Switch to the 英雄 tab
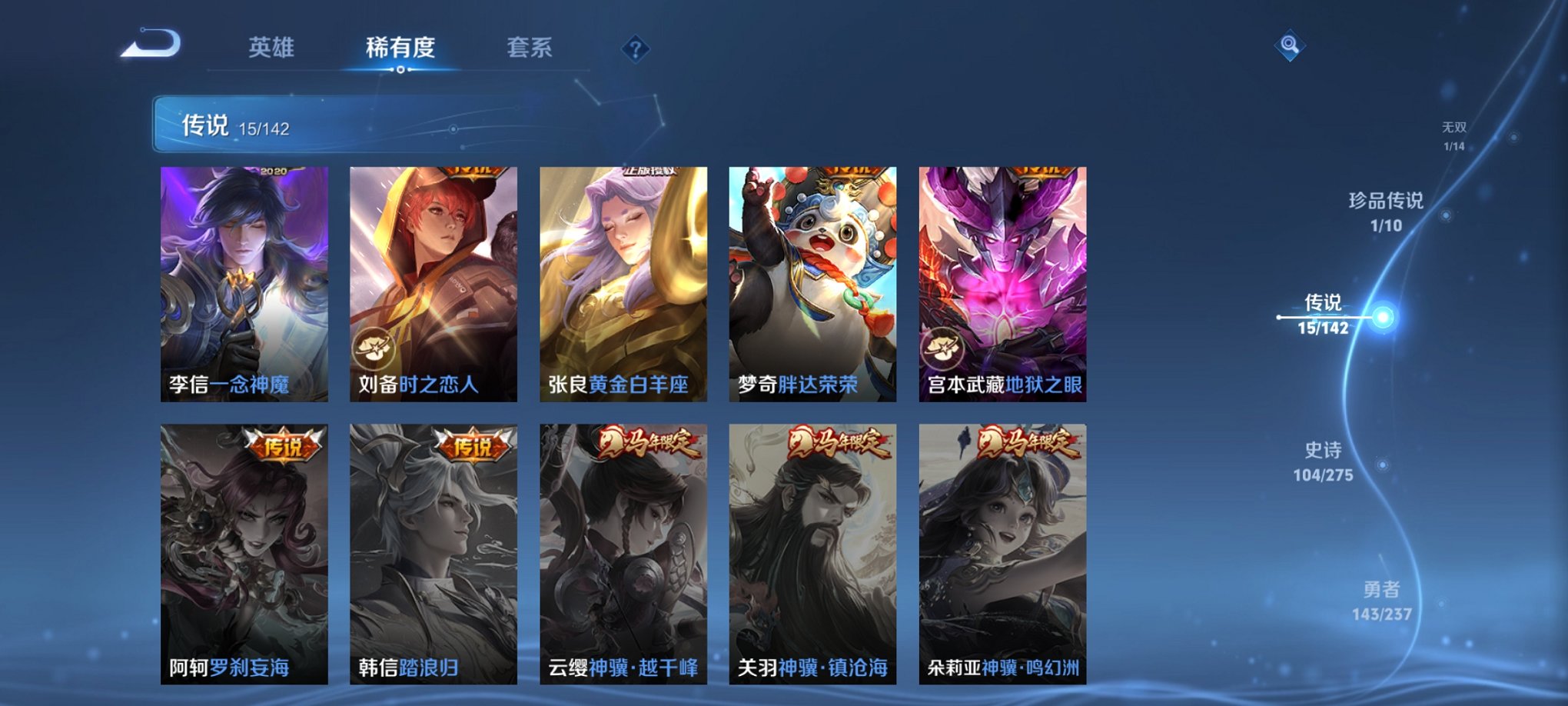Viewport: 1568px width, 706px height. pyautogui.click(x=273, y=48)
